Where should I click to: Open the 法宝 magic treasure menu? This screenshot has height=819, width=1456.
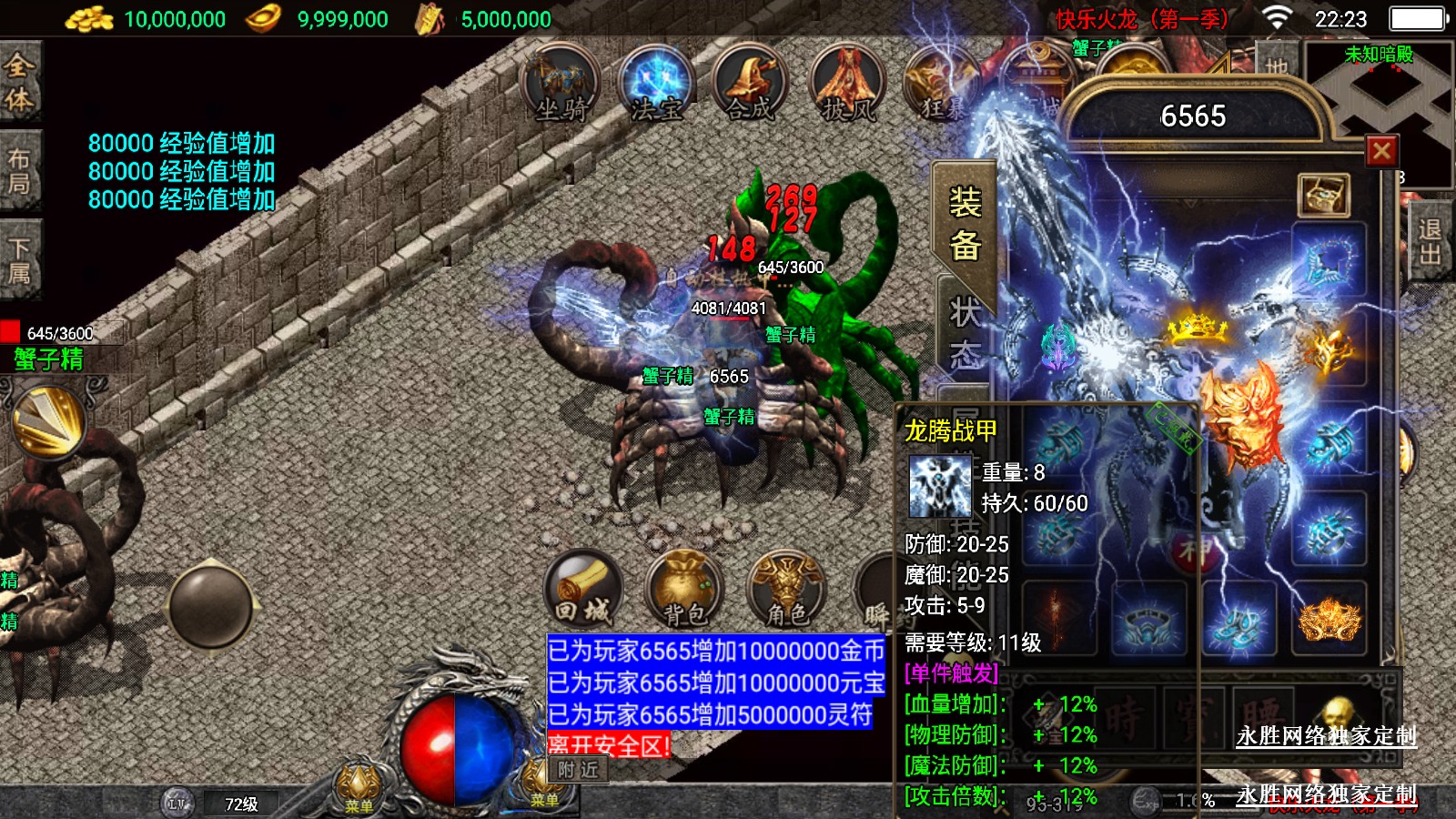coord(655,84)
